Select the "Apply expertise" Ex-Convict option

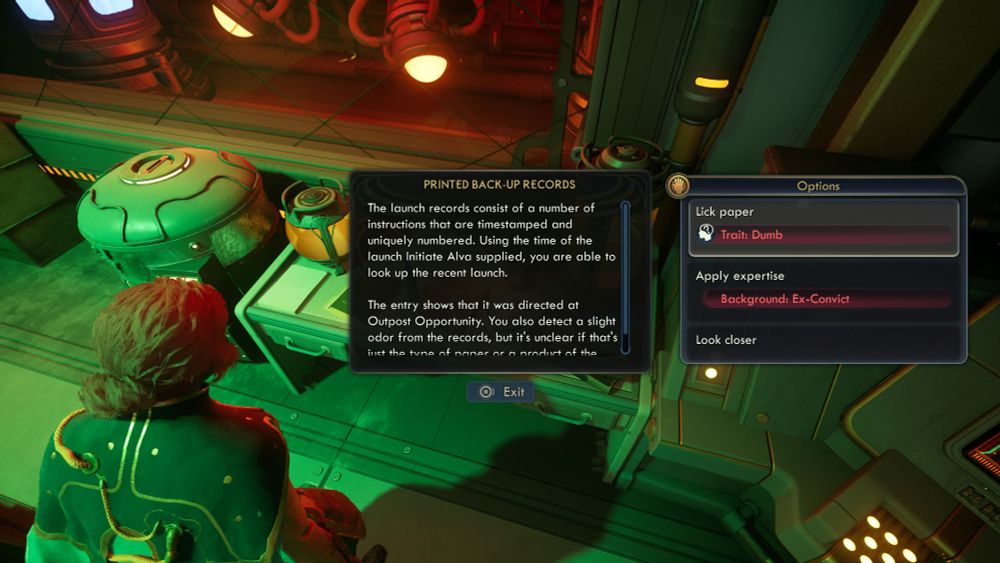[x=823, y=288]
